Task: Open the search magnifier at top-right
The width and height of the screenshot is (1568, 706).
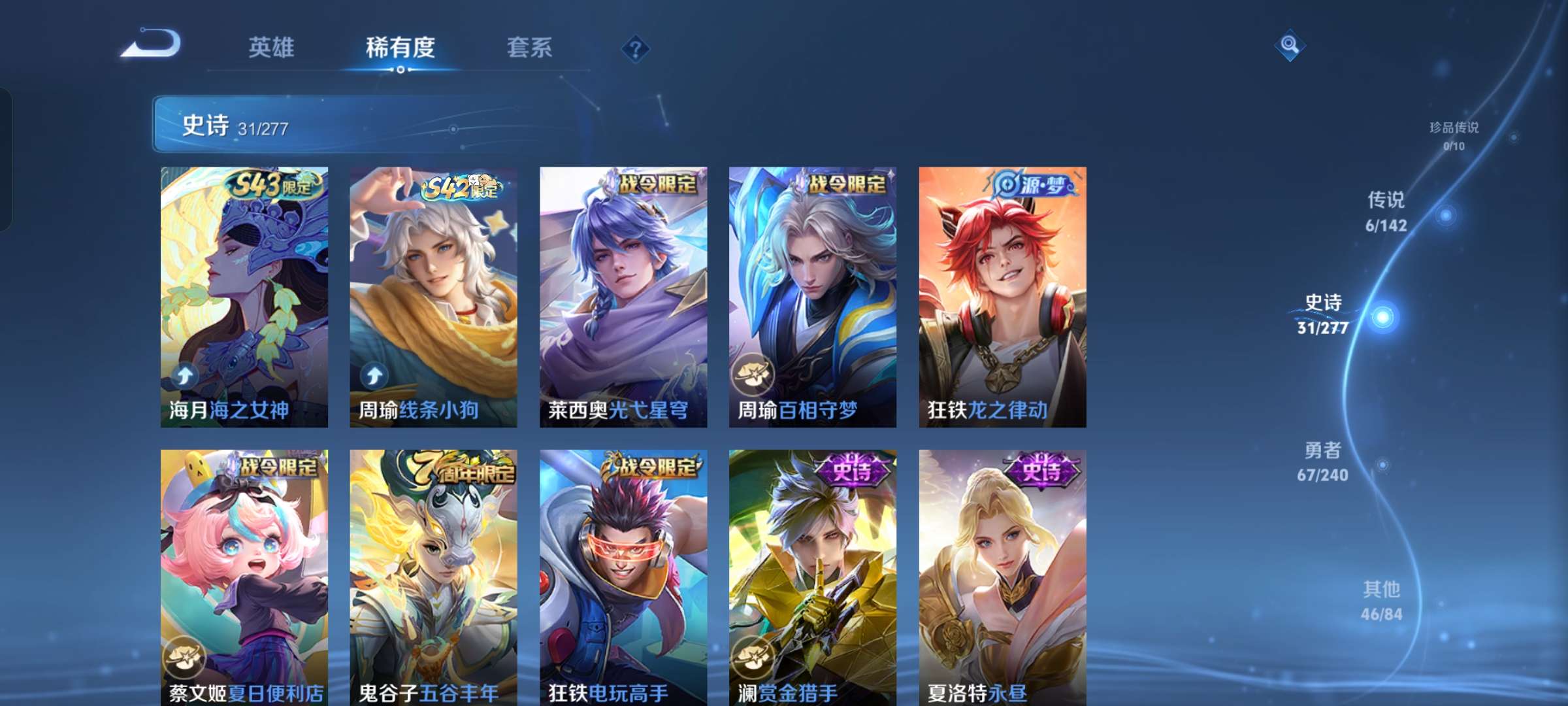Action: pos(1290,47)
